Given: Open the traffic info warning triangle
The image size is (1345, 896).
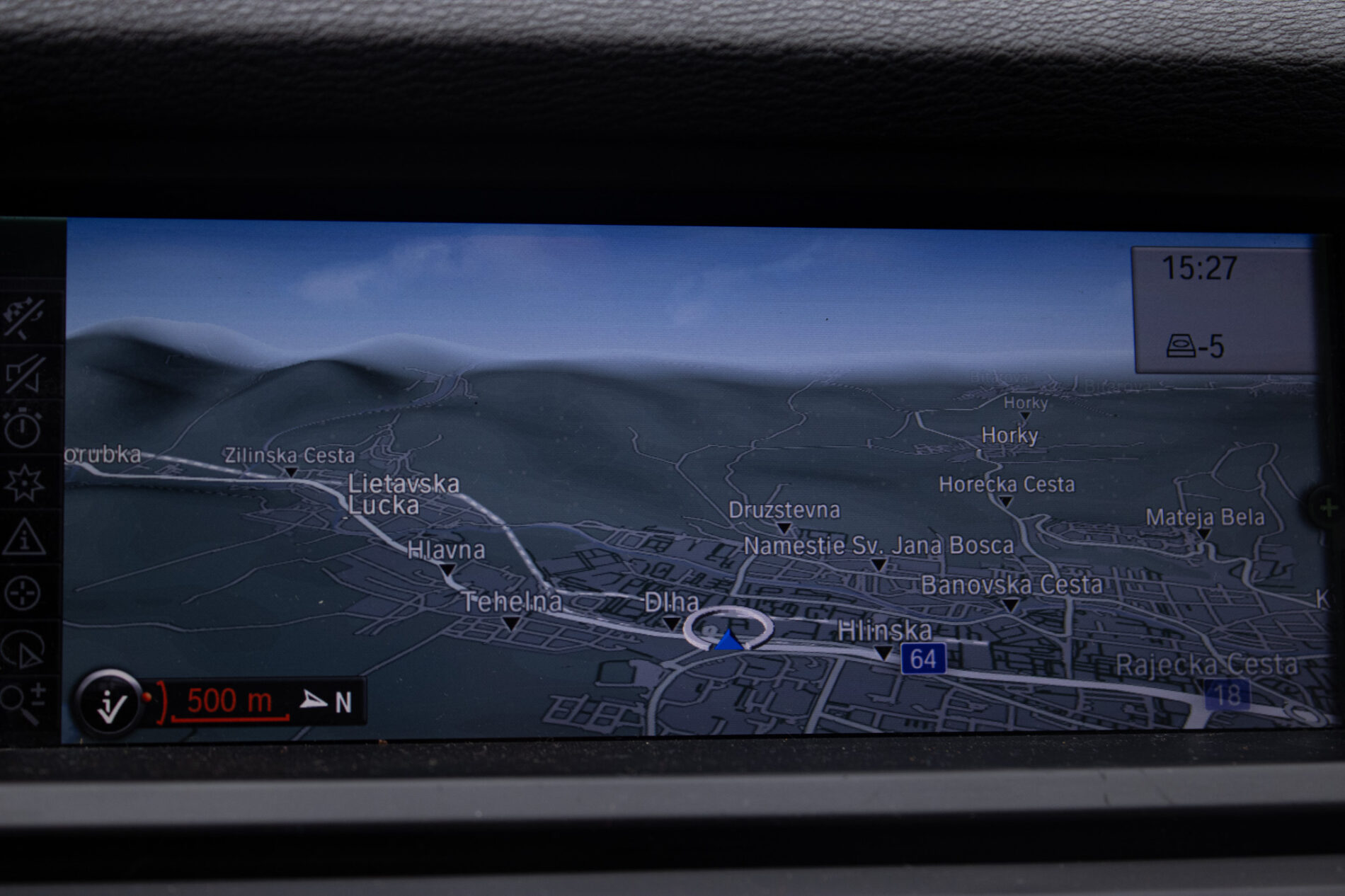Looking at the screenshot, I should pyautogui.click(x=25, y=538).
